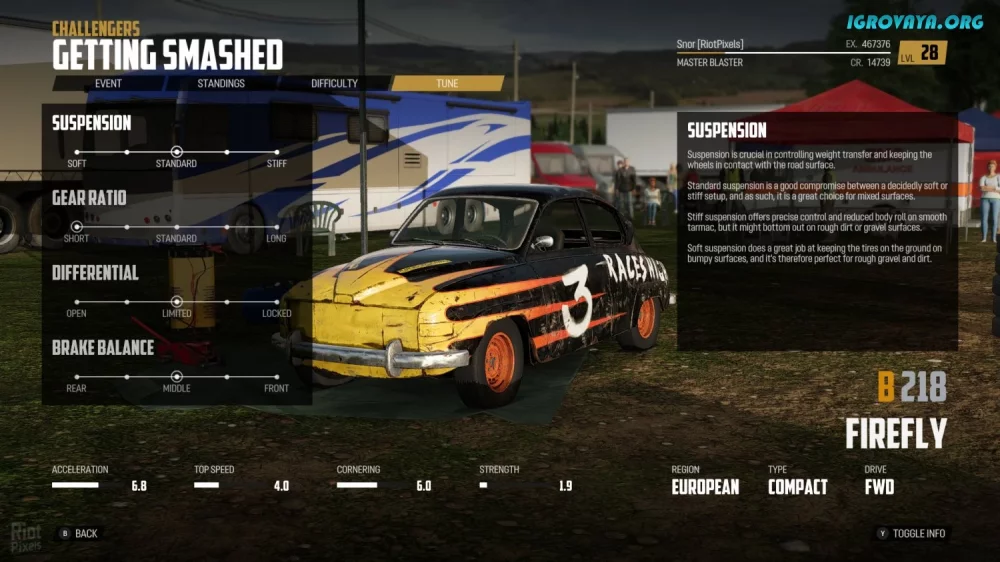The height and width of the screenshot is (562, 1000).
Task: Select the Gear Ratio tuning row heading
Action: click(89, 198)
